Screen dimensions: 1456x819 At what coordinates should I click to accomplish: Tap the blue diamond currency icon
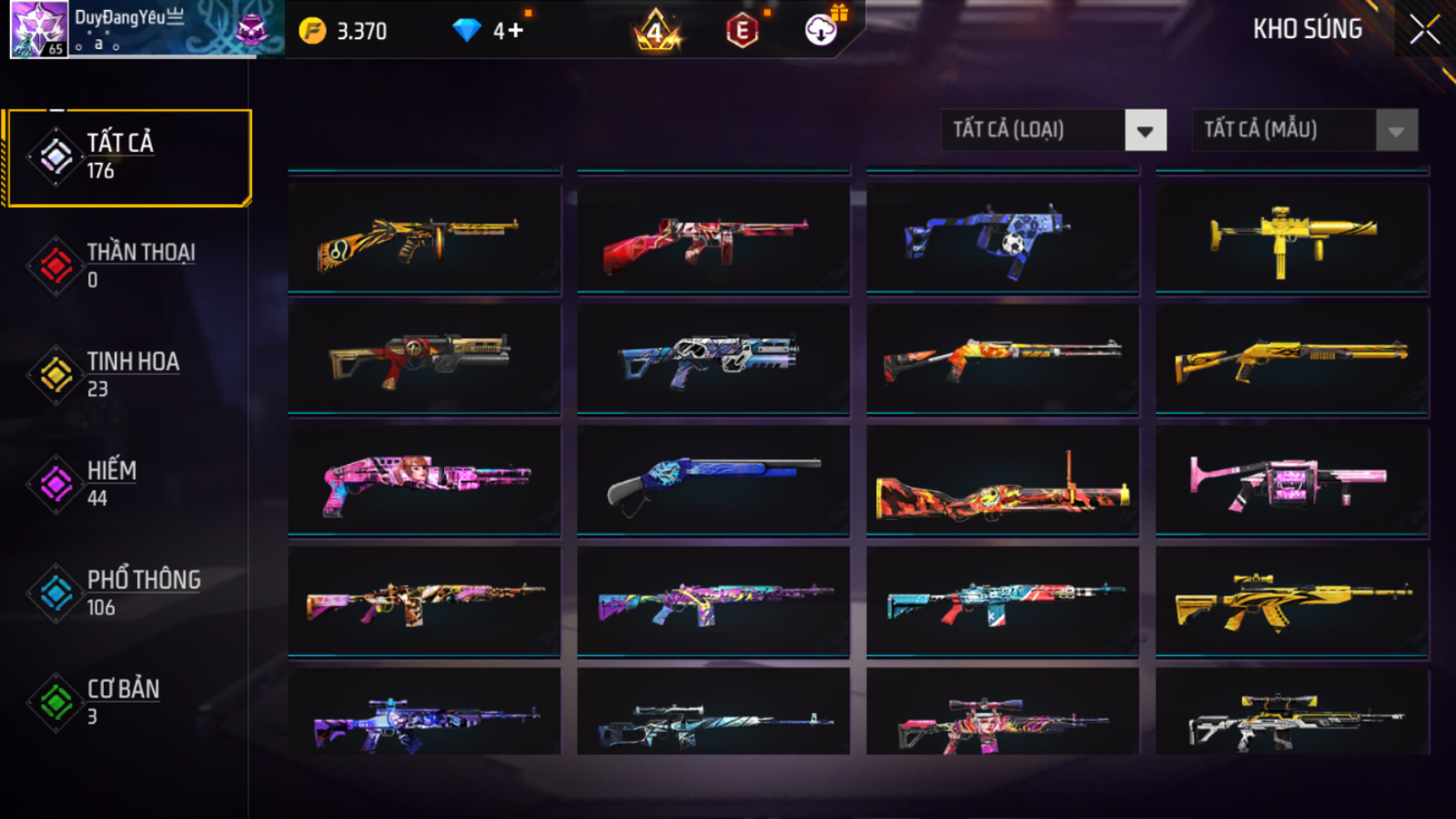click(466, 31)
